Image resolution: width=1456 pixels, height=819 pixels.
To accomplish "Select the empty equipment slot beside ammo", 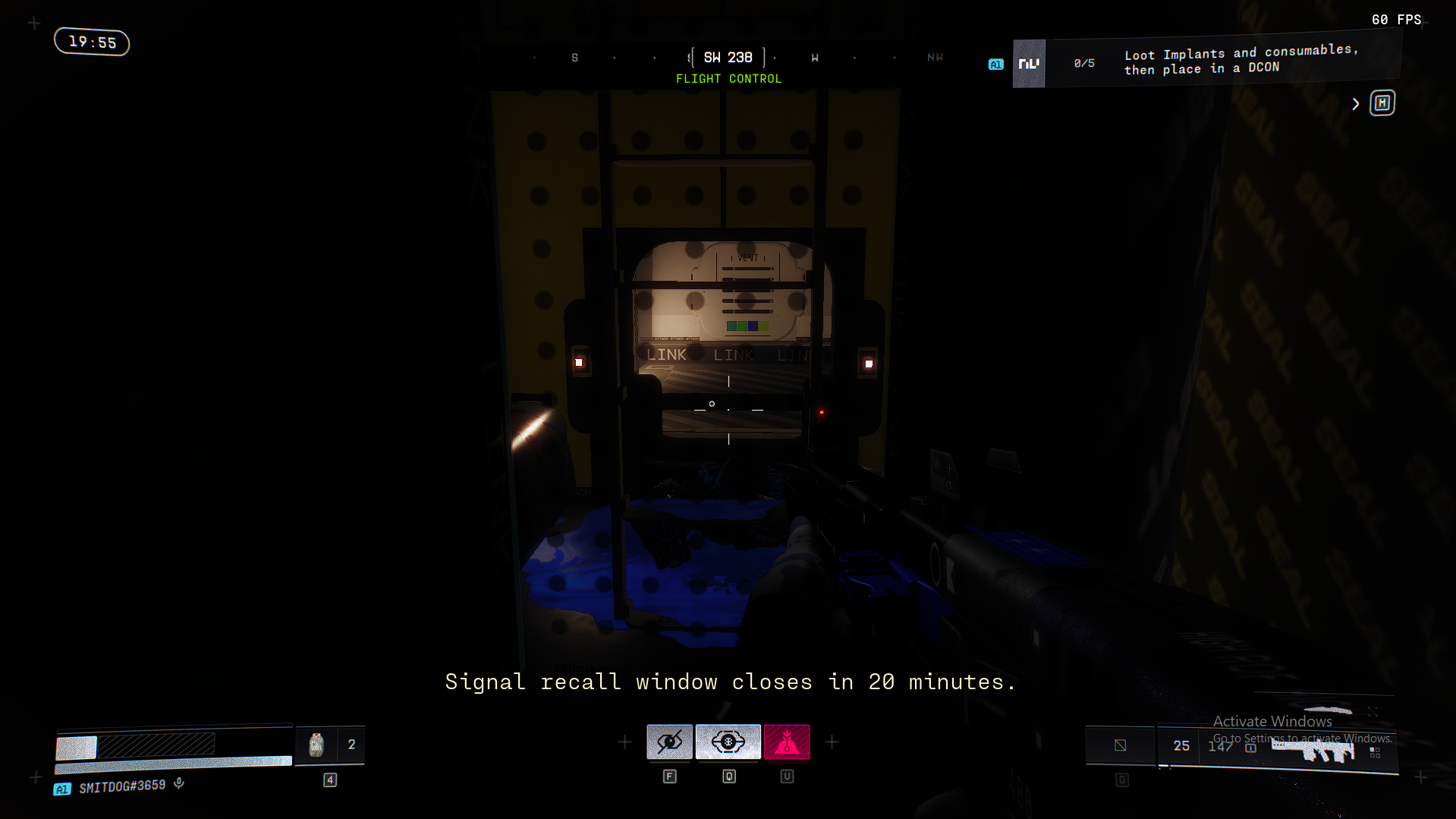I will pyautogui.click(x=1120, y=745).
